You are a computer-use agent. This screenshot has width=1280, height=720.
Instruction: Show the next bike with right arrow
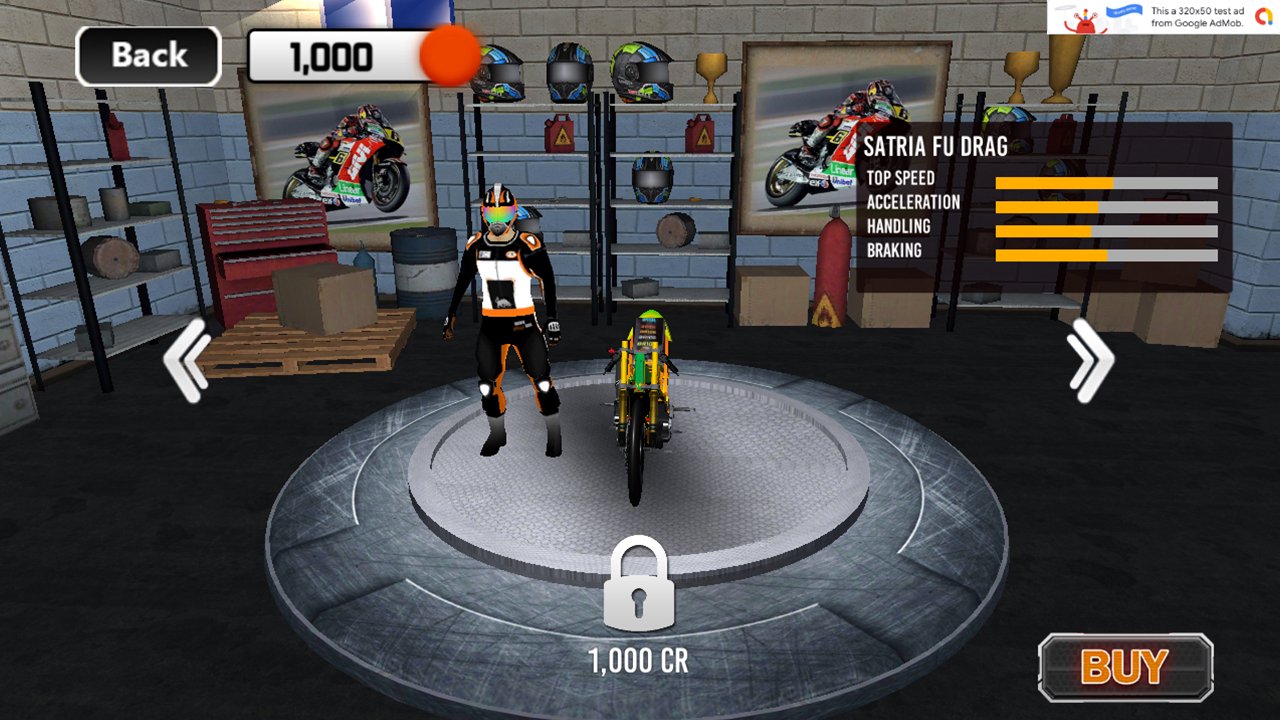pos(1090,360)
